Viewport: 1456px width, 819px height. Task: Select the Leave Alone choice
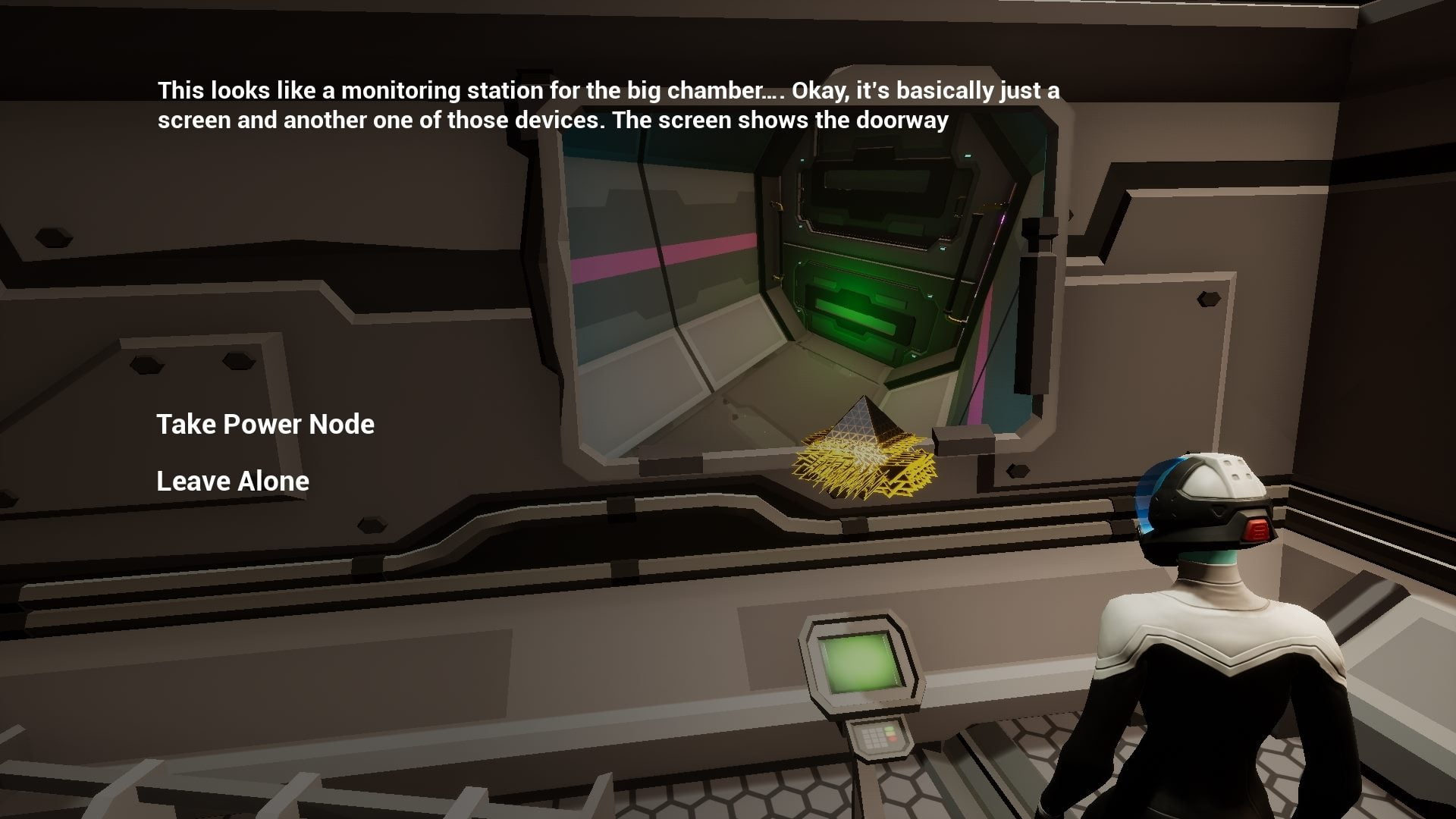(x=232, y=482)
